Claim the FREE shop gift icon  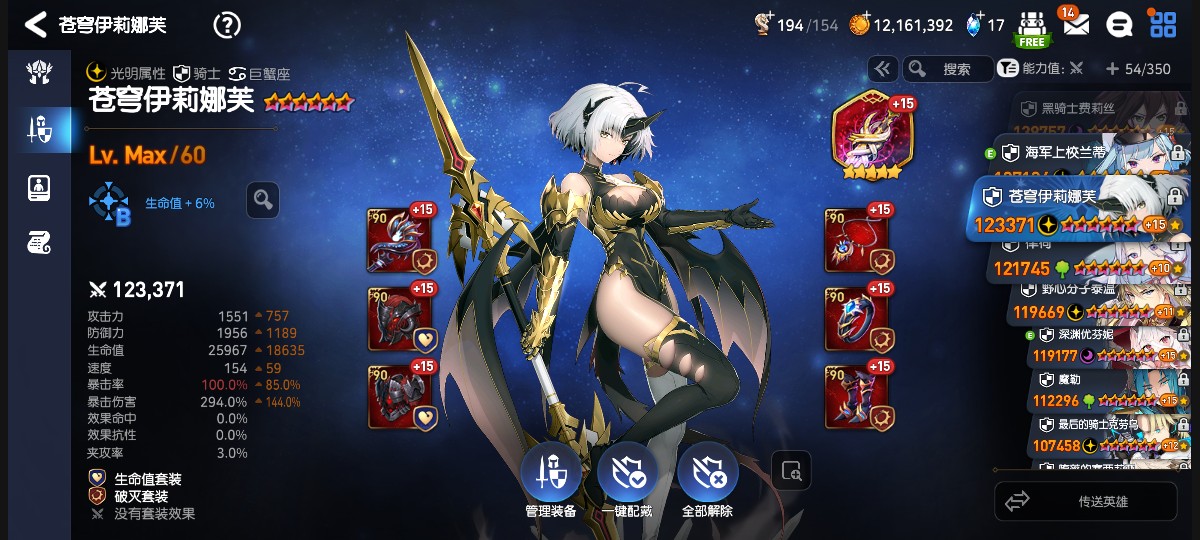[x=1031, y=28]
